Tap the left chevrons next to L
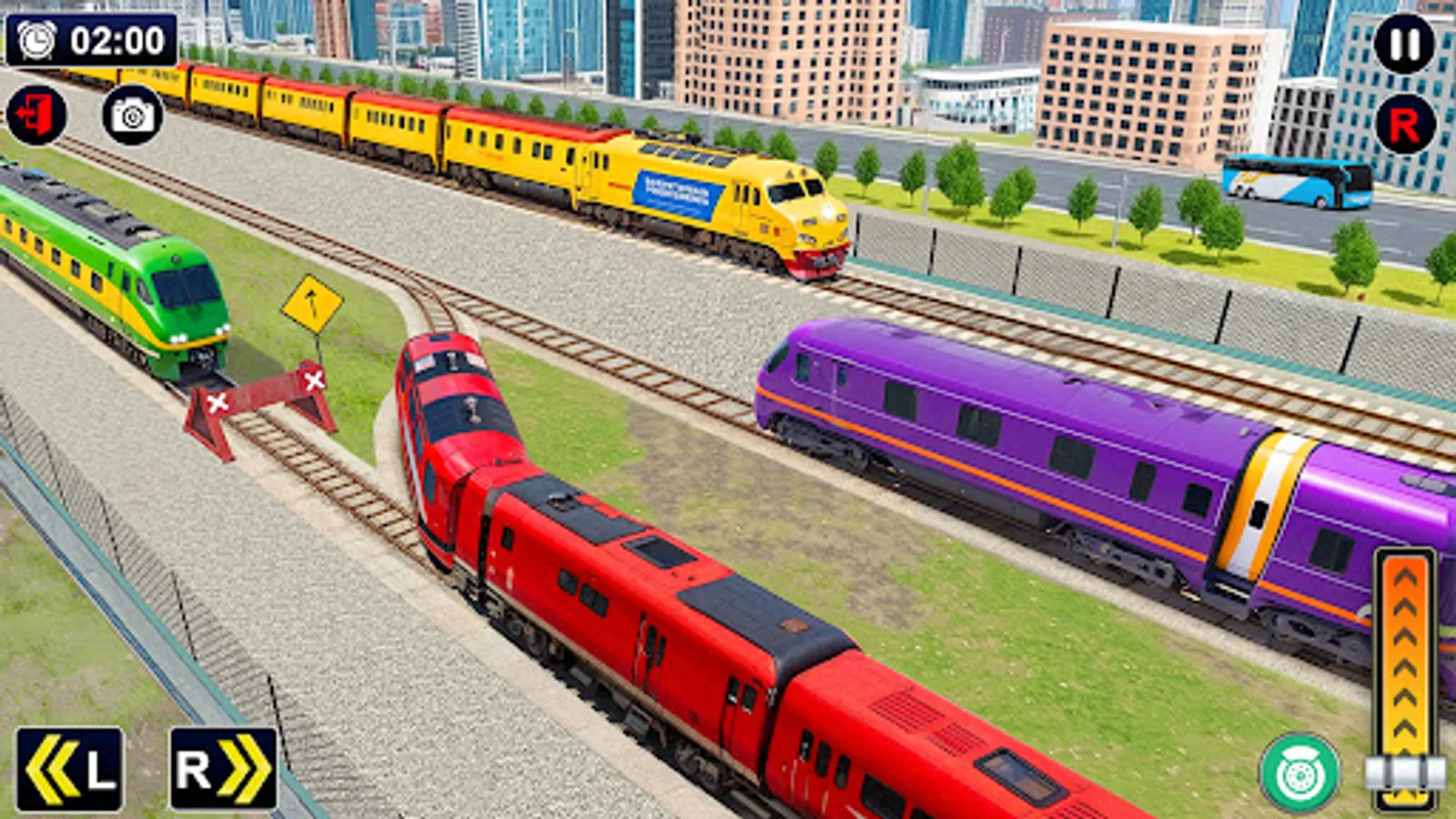Viewport: 1456px width, 819px height. pos(55,769)
